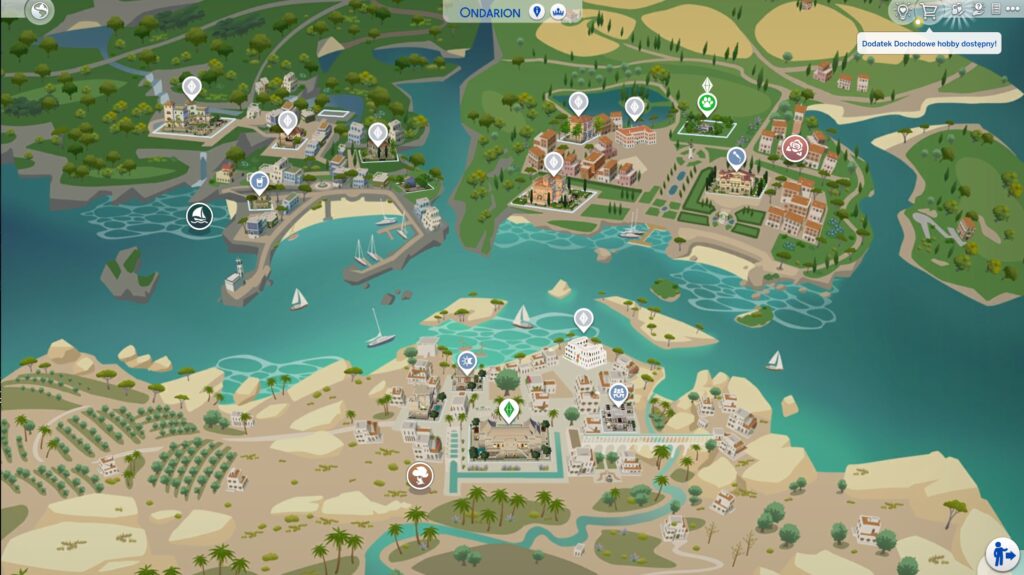Choose the blue drink-cup bar lot marker
This screenshot has width=1024, height=575.
pos(259,182)
